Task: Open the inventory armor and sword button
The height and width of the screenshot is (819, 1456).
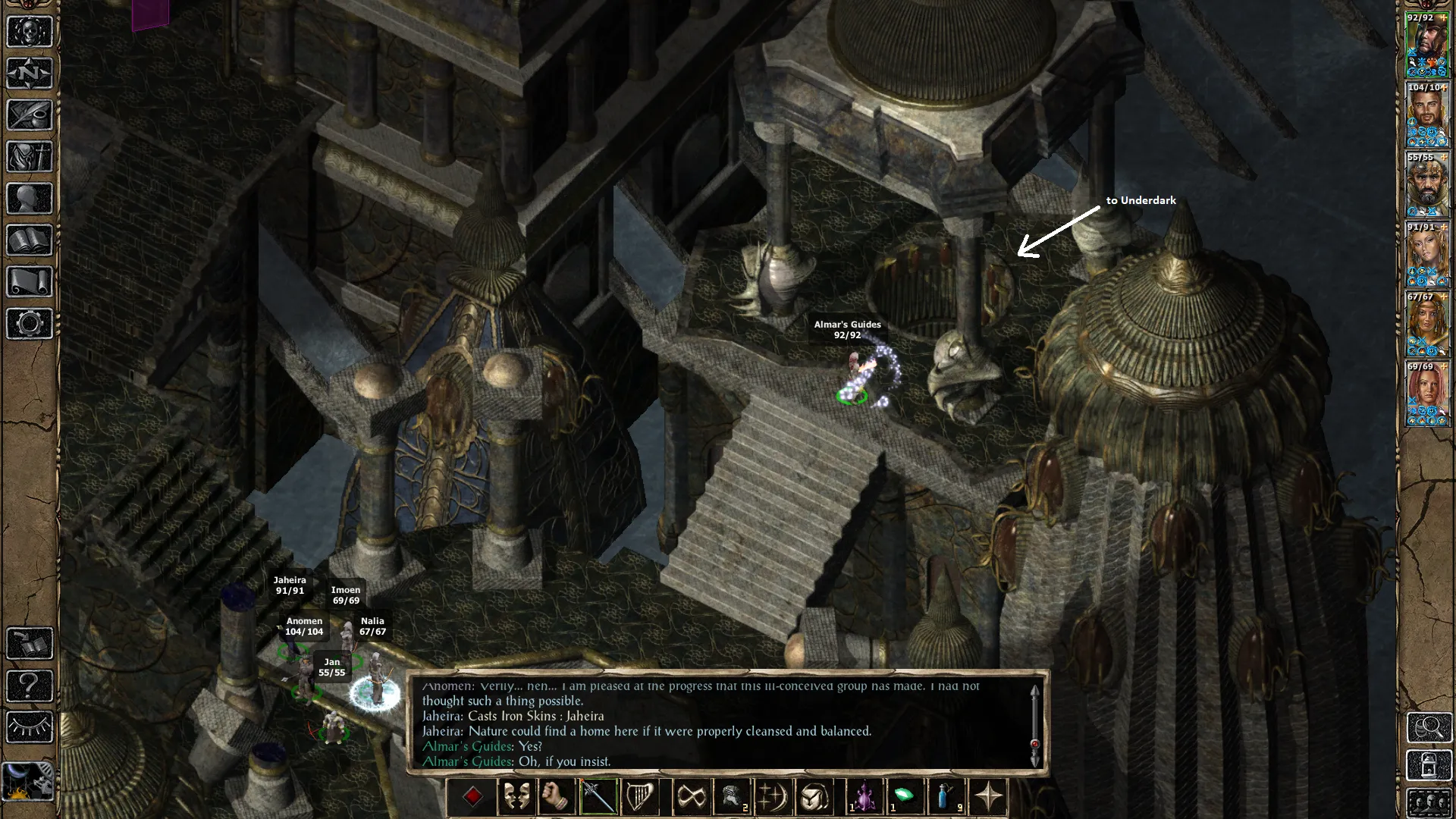Action: point(30,157)
